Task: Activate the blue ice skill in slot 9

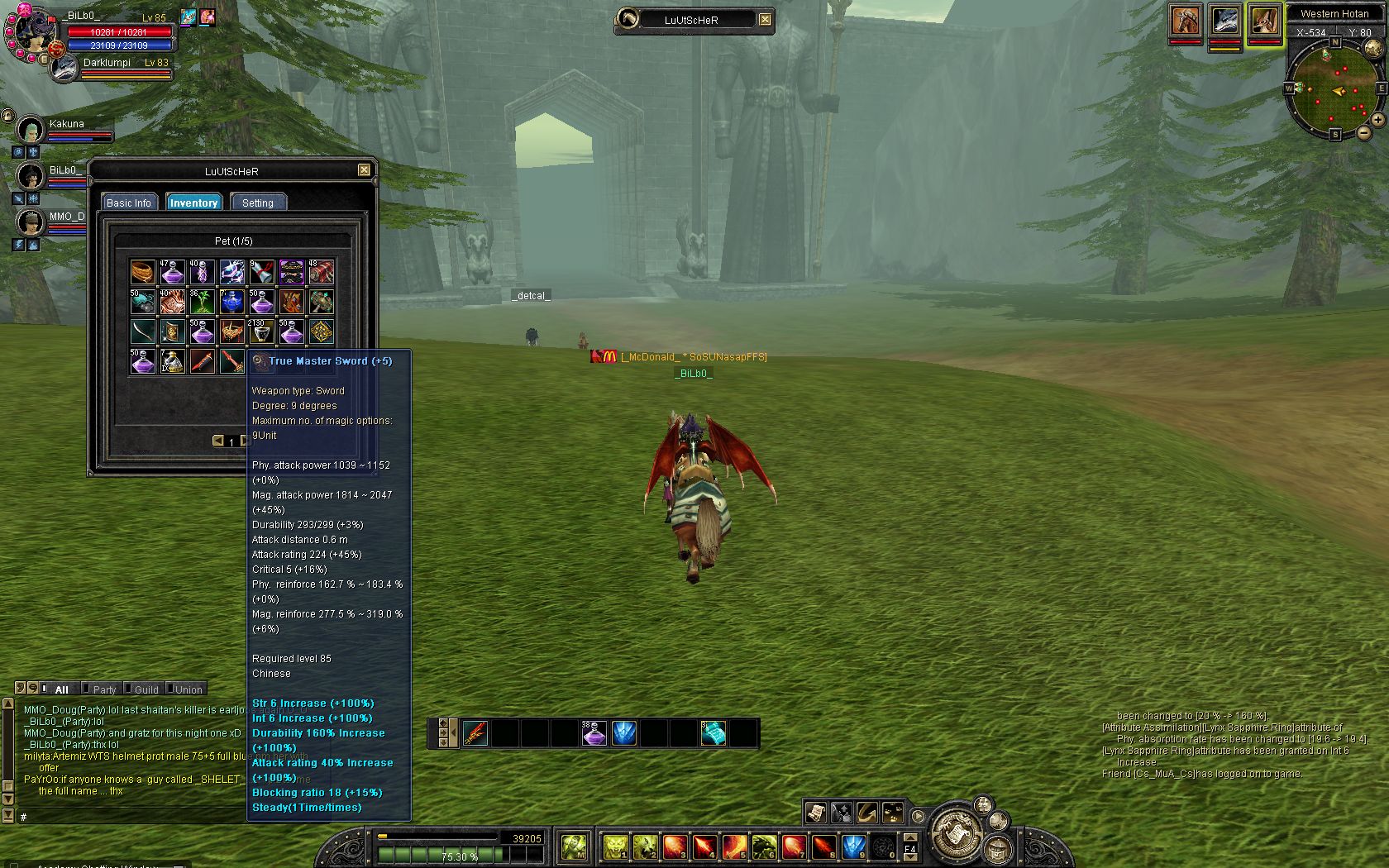Action: (853, 847)
